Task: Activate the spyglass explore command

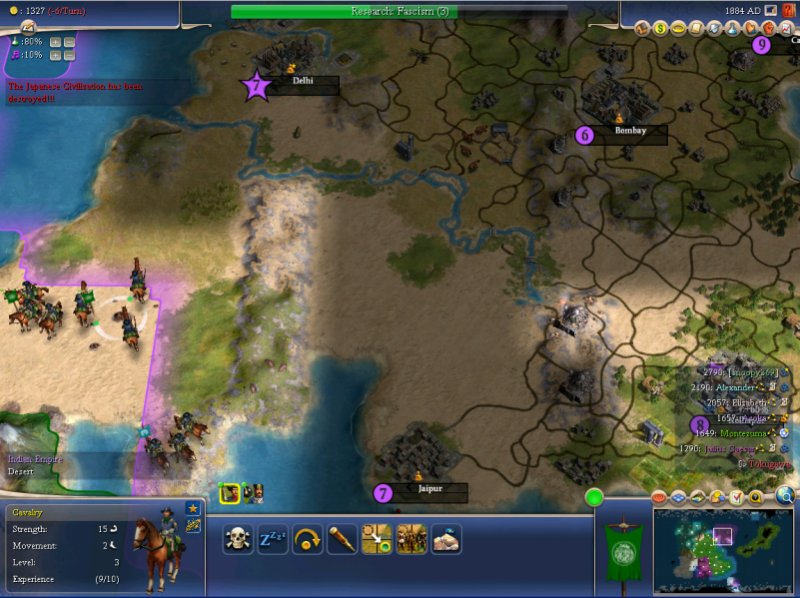Action: tap(342, 539)
